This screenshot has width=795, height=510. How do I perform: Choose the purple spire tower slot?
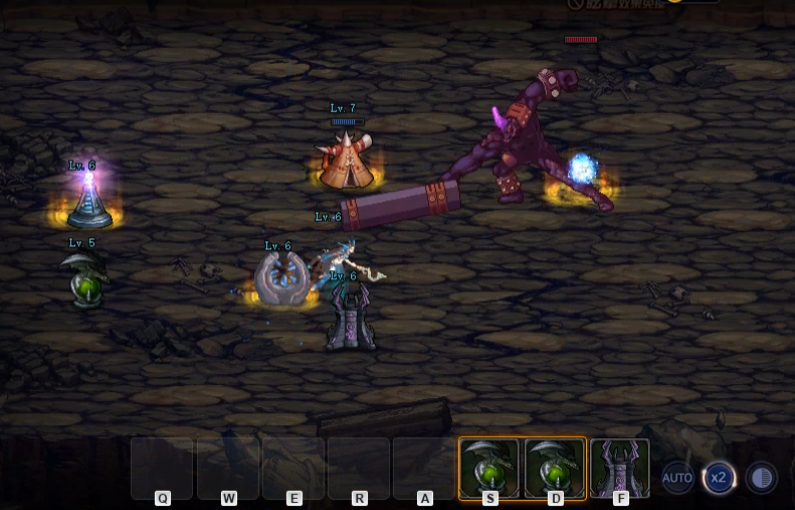coord(620,467)
